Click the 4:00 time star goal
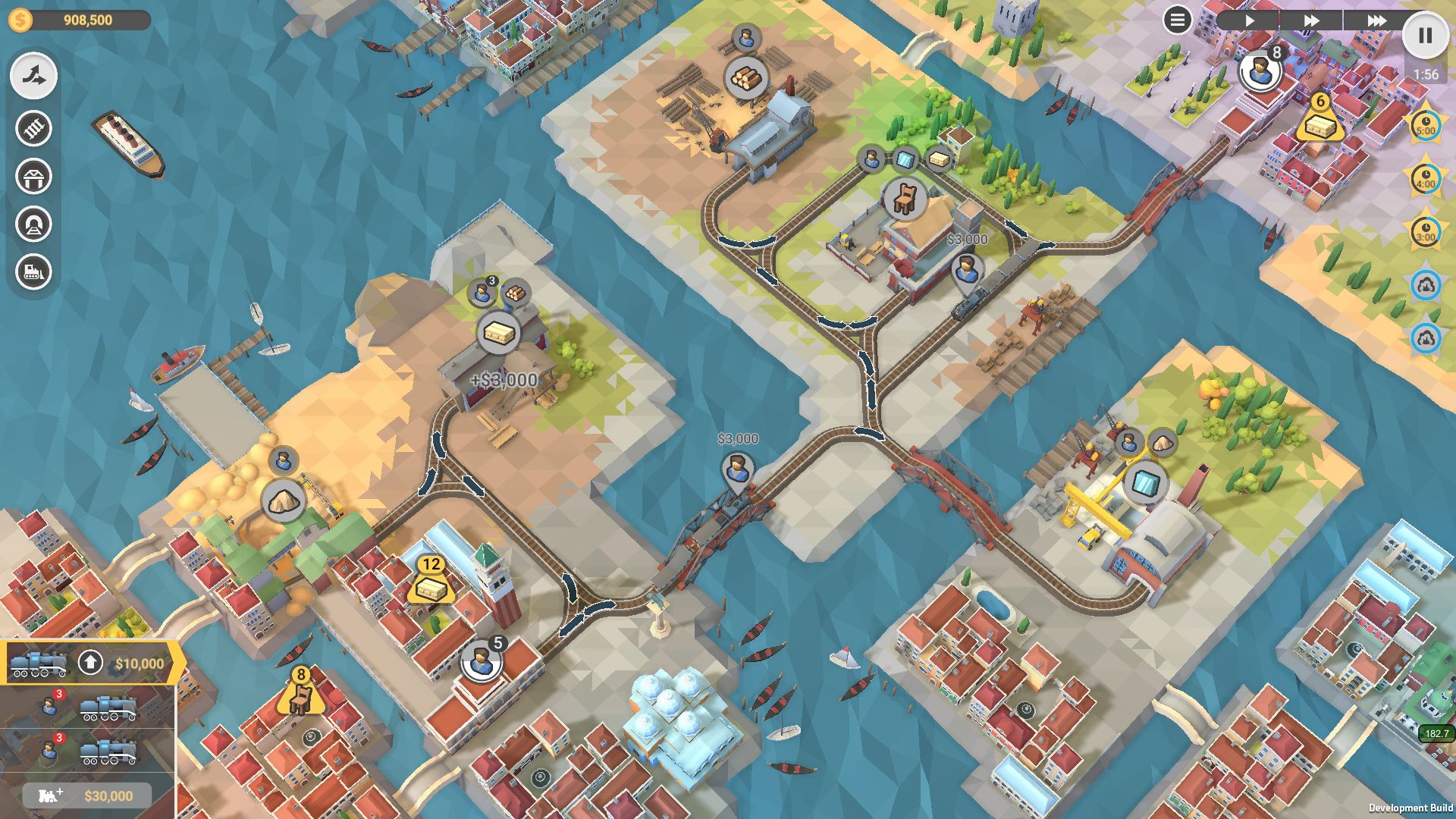Screen dimensions: 1456x819 (x=1426, y=179)
